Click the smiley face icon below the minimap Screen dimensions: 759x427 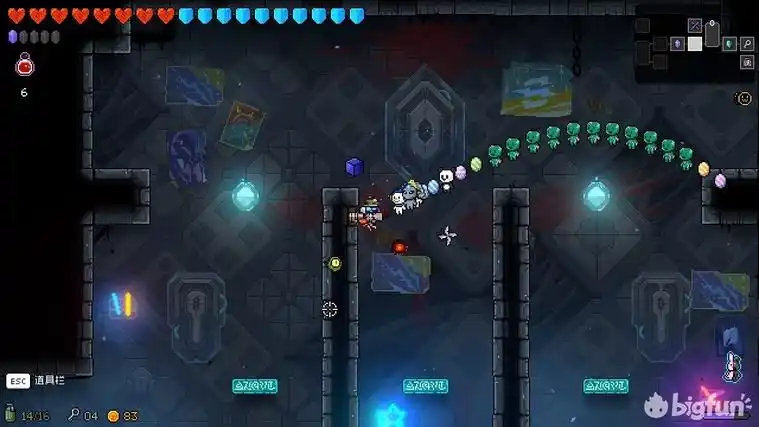tap(743, 98)
